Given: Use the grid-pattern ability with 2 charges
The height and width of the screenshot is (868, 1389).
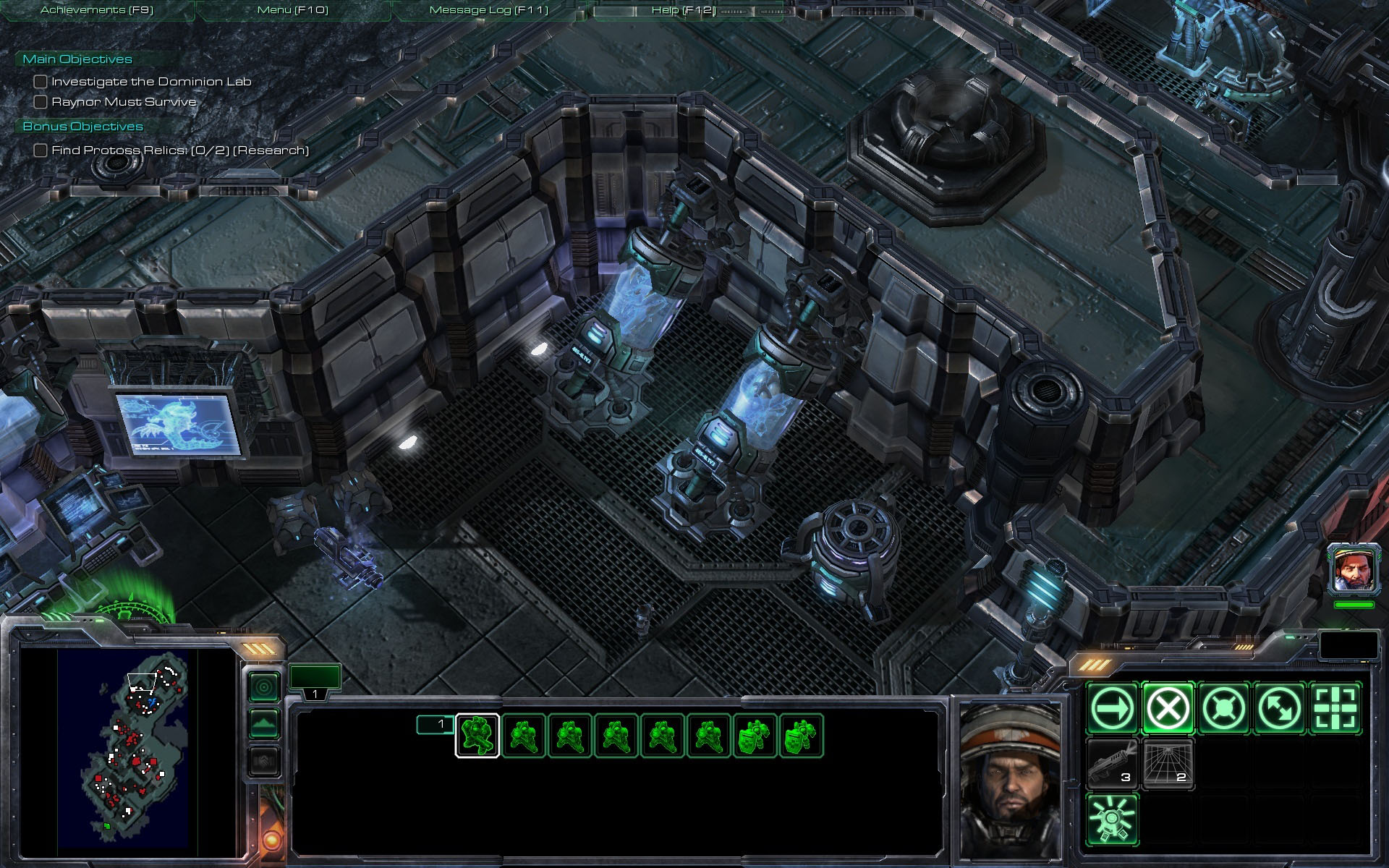Looking at the screenshot, I should (x=1168, y=764).
